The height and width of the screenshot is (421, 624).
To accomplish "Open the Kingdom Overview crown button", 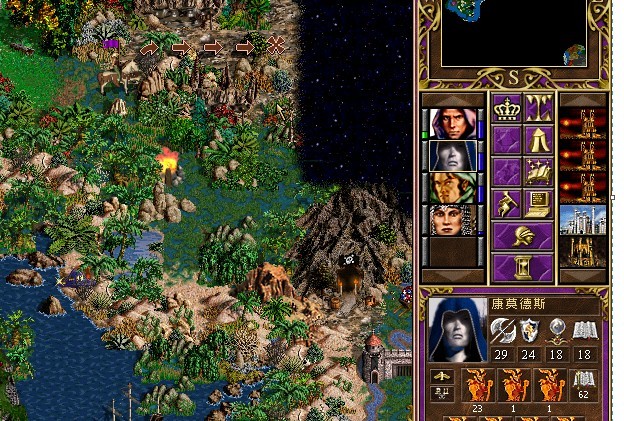I will pyautogui.click(x=506, y=109).
